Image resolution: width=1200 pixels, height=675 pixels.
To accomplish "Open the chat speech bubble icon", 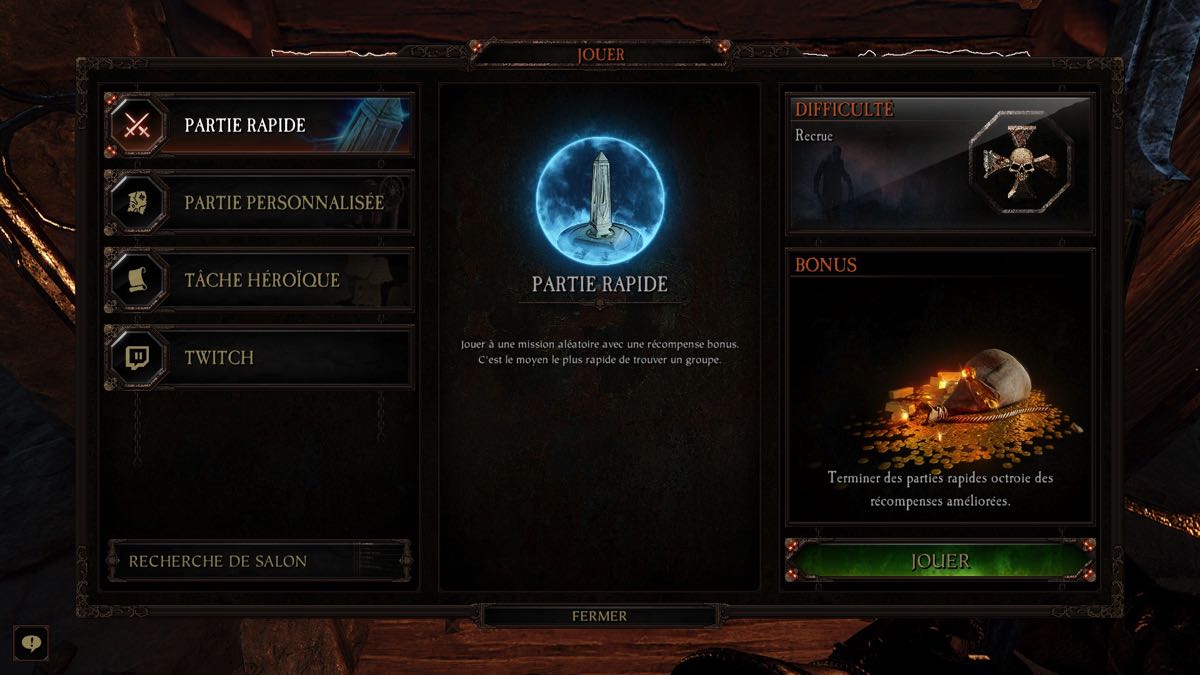I will pos(31,643).
